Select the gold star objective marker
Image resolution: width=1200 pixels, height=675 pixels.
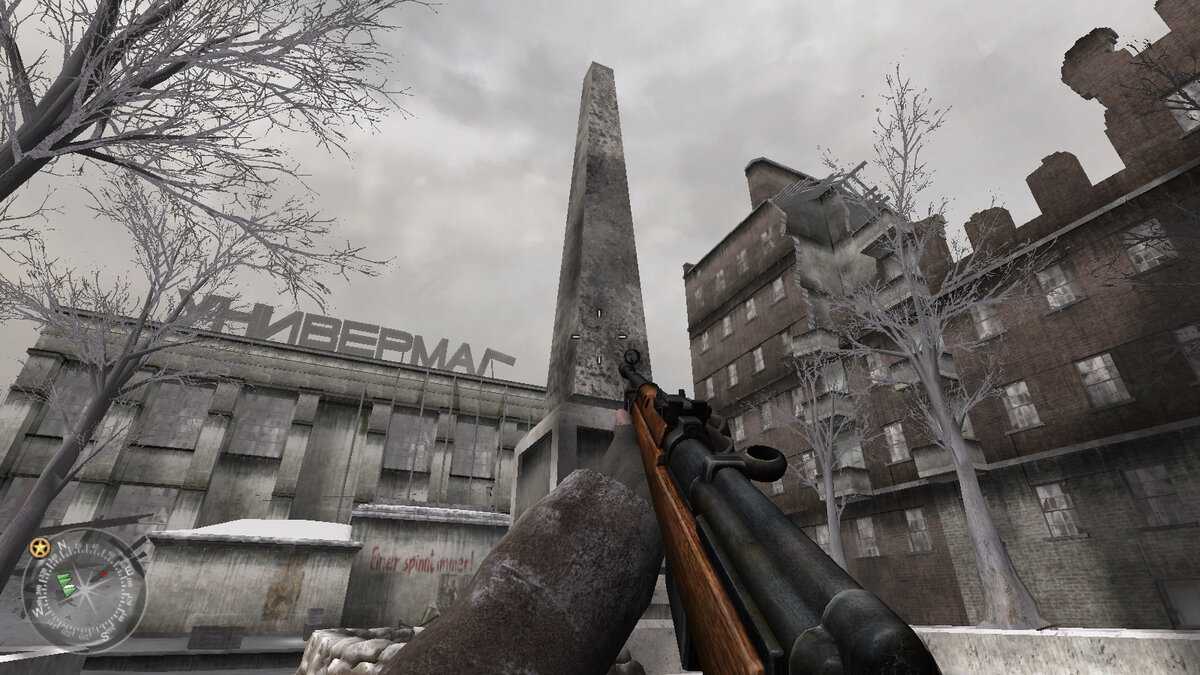39,547
